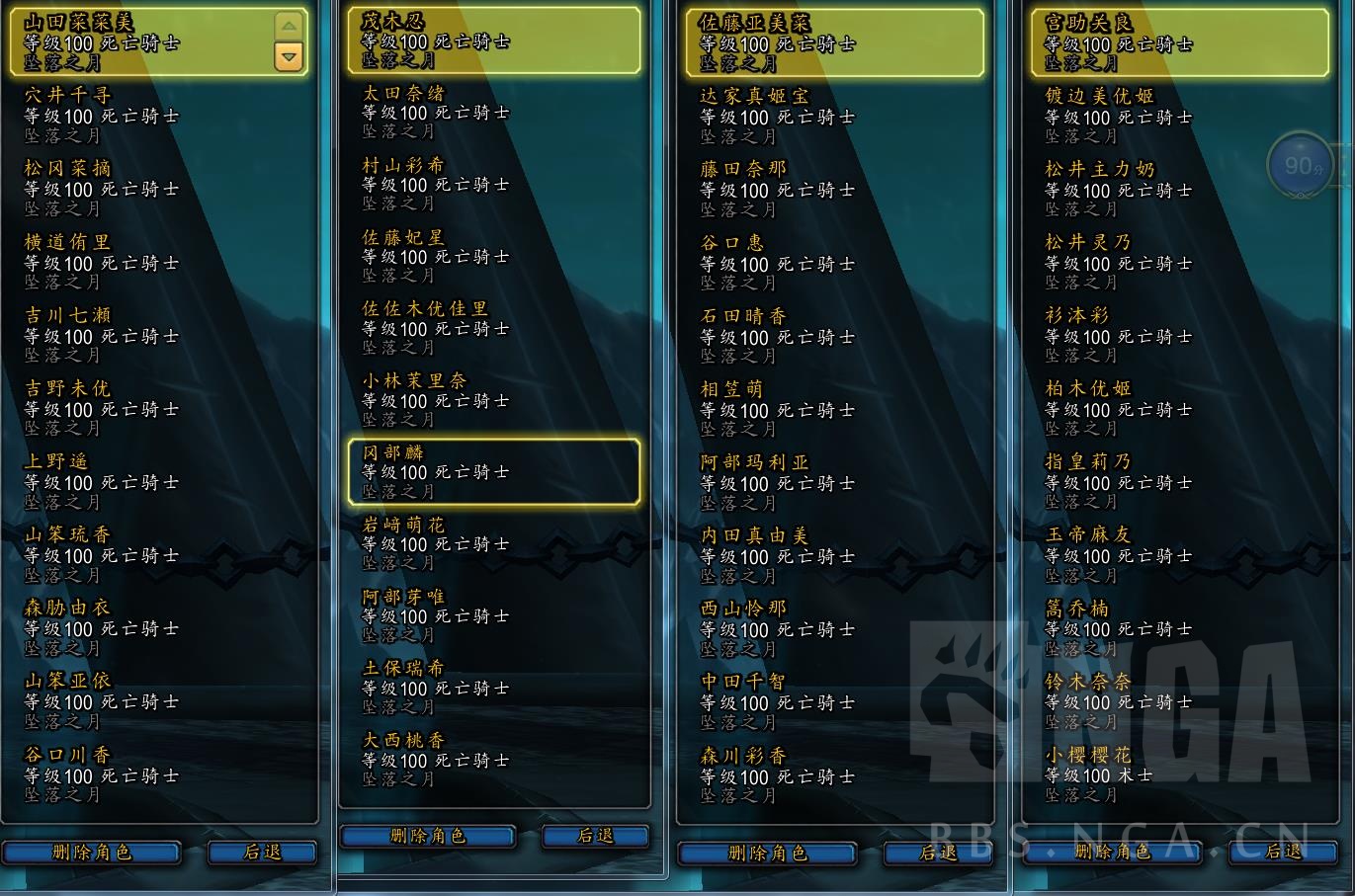Click 删除角色 button under the first panel
The height and width of the screenshot is (896, 1355).
tap(92, 852)
